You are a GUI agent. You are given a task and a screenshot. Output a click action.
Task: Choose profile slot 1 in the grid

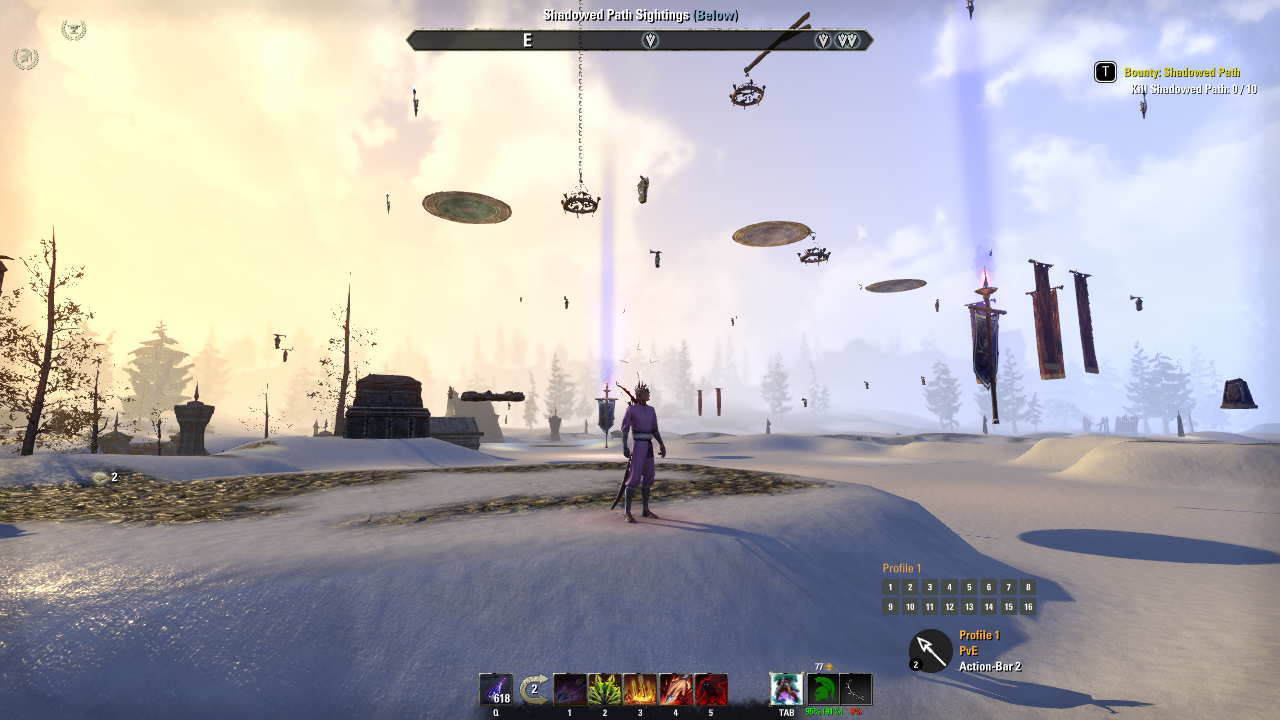(x=890, y=587)
